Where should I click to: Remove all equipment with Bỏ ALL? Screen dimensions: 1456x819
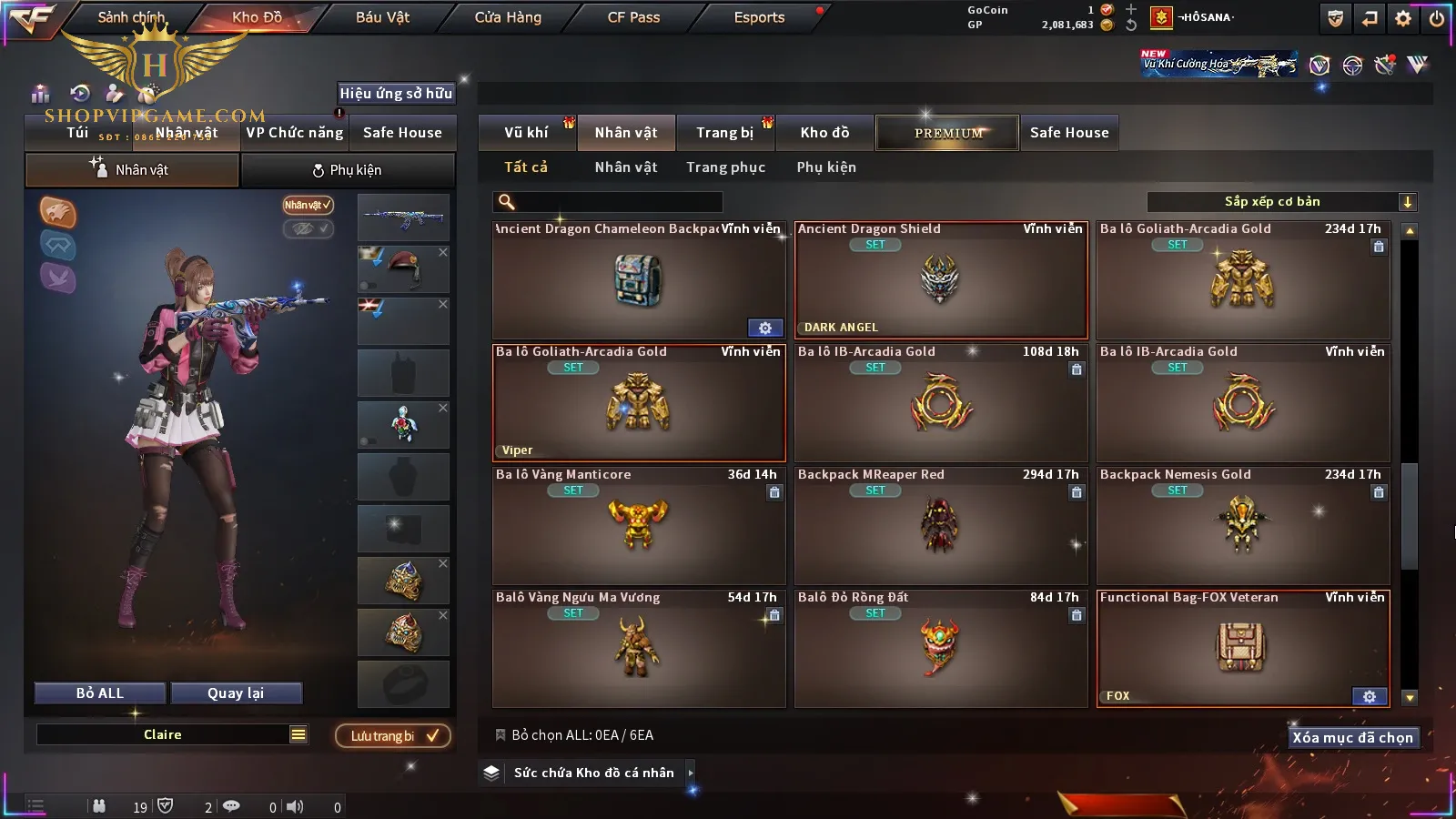[100, 693]
